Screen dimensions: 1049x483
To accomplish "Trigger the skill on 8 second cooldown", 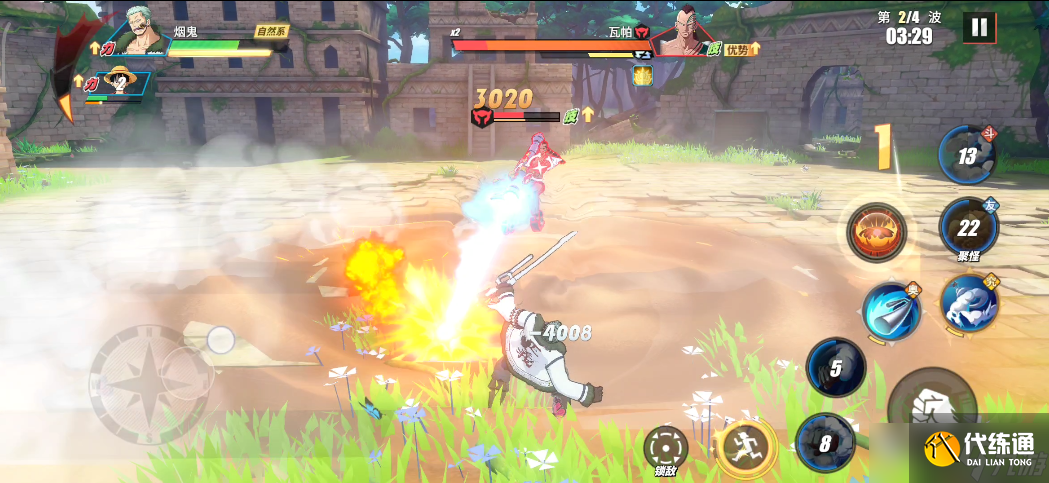I will [x=825, y=441].
